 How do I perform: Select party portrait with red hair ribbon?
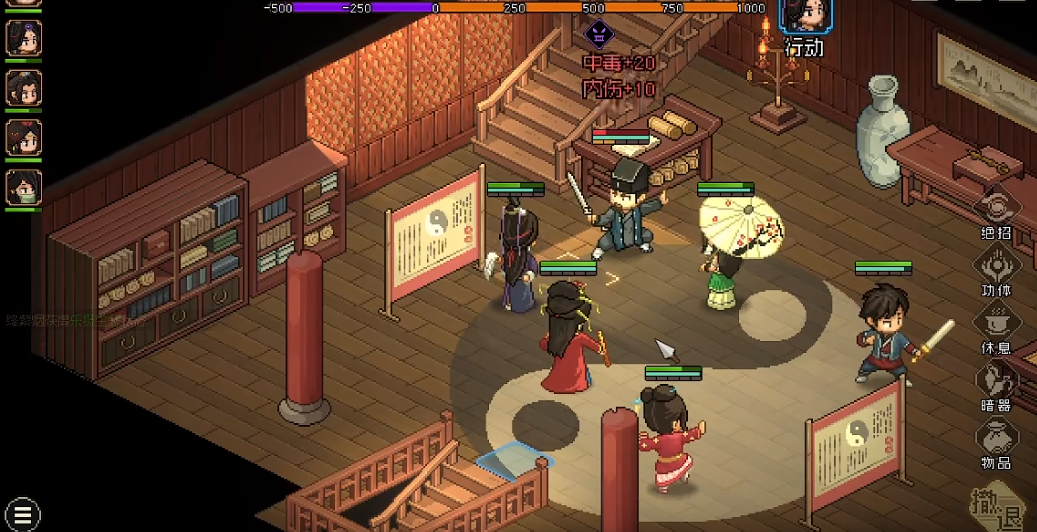[x=23, y=137]
